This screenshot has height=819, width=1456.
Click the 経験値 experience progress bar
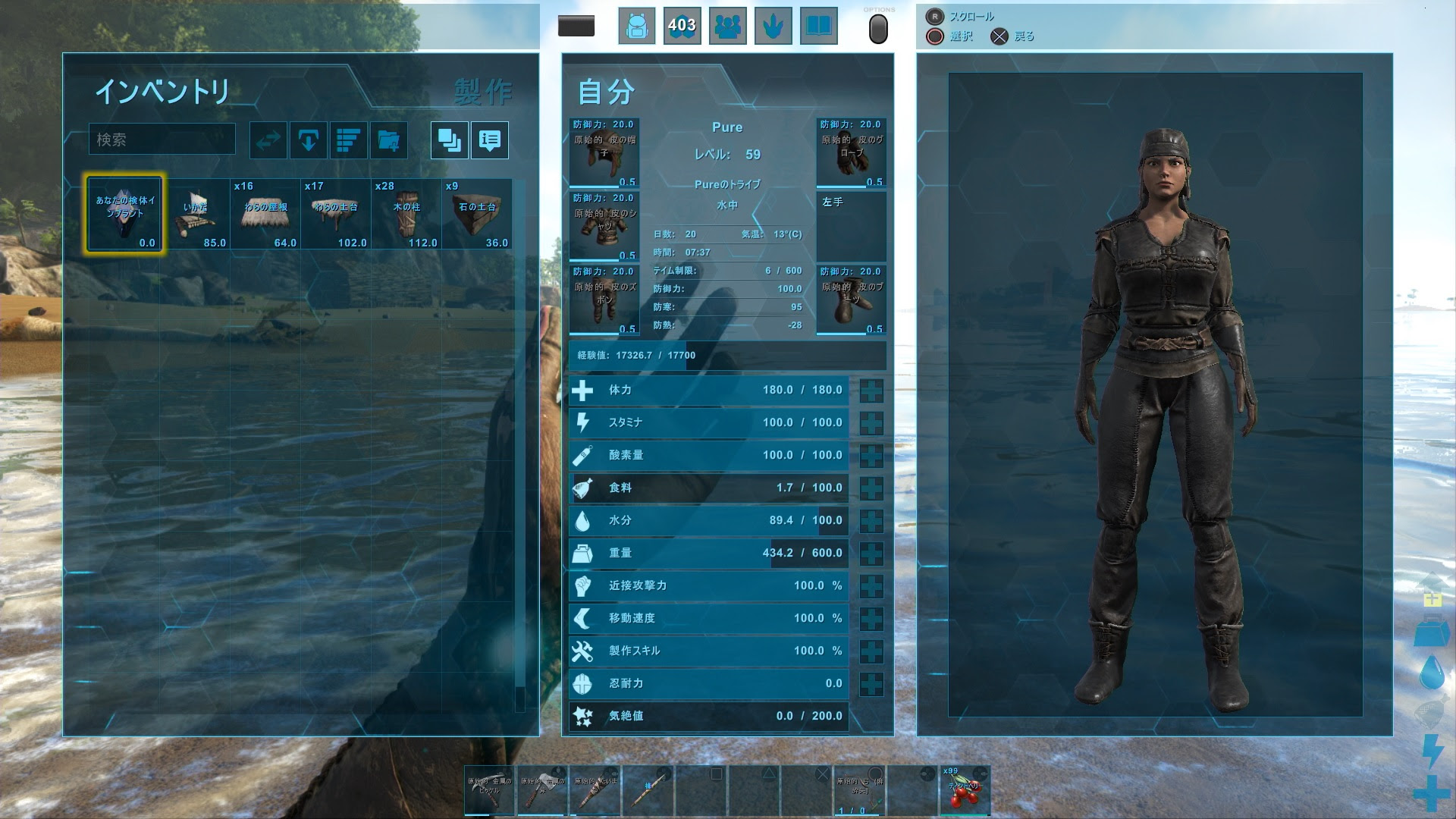[728, 355]
